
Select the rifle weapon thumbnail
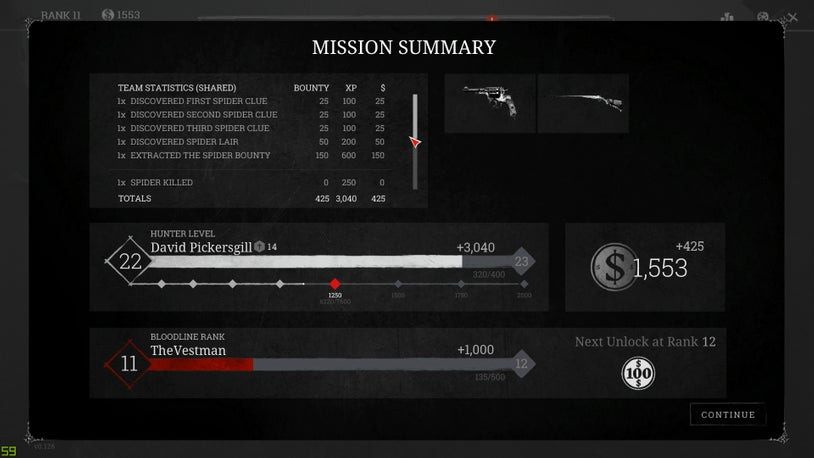pyautogui.click(x=583, y=102)
